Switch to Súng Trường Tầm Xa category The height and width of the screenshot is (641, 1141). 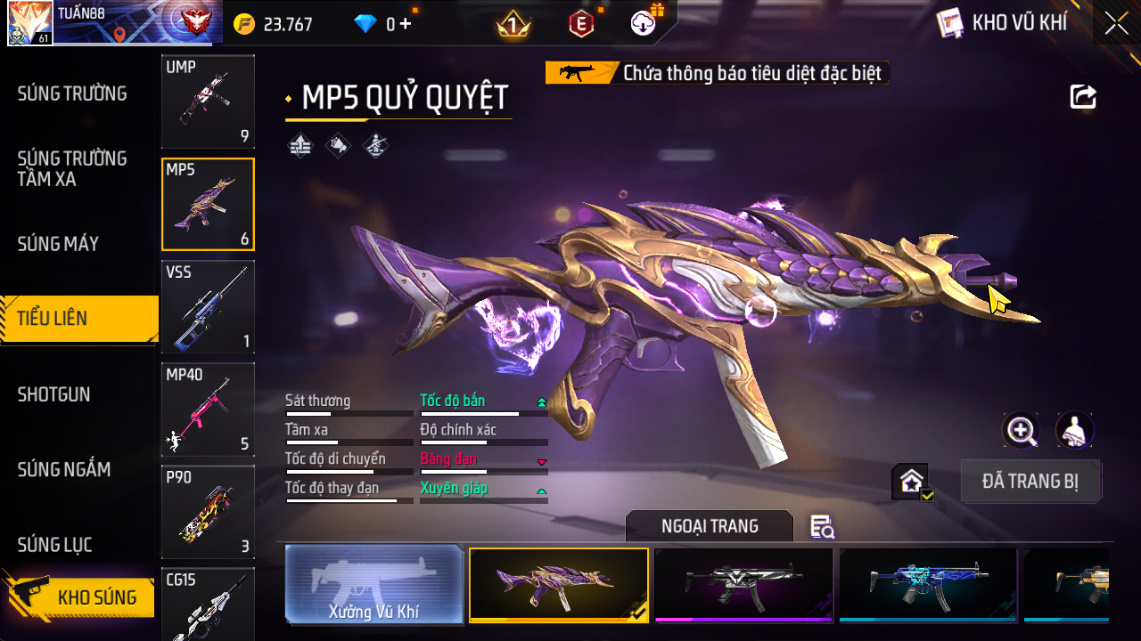coord(72,169)
